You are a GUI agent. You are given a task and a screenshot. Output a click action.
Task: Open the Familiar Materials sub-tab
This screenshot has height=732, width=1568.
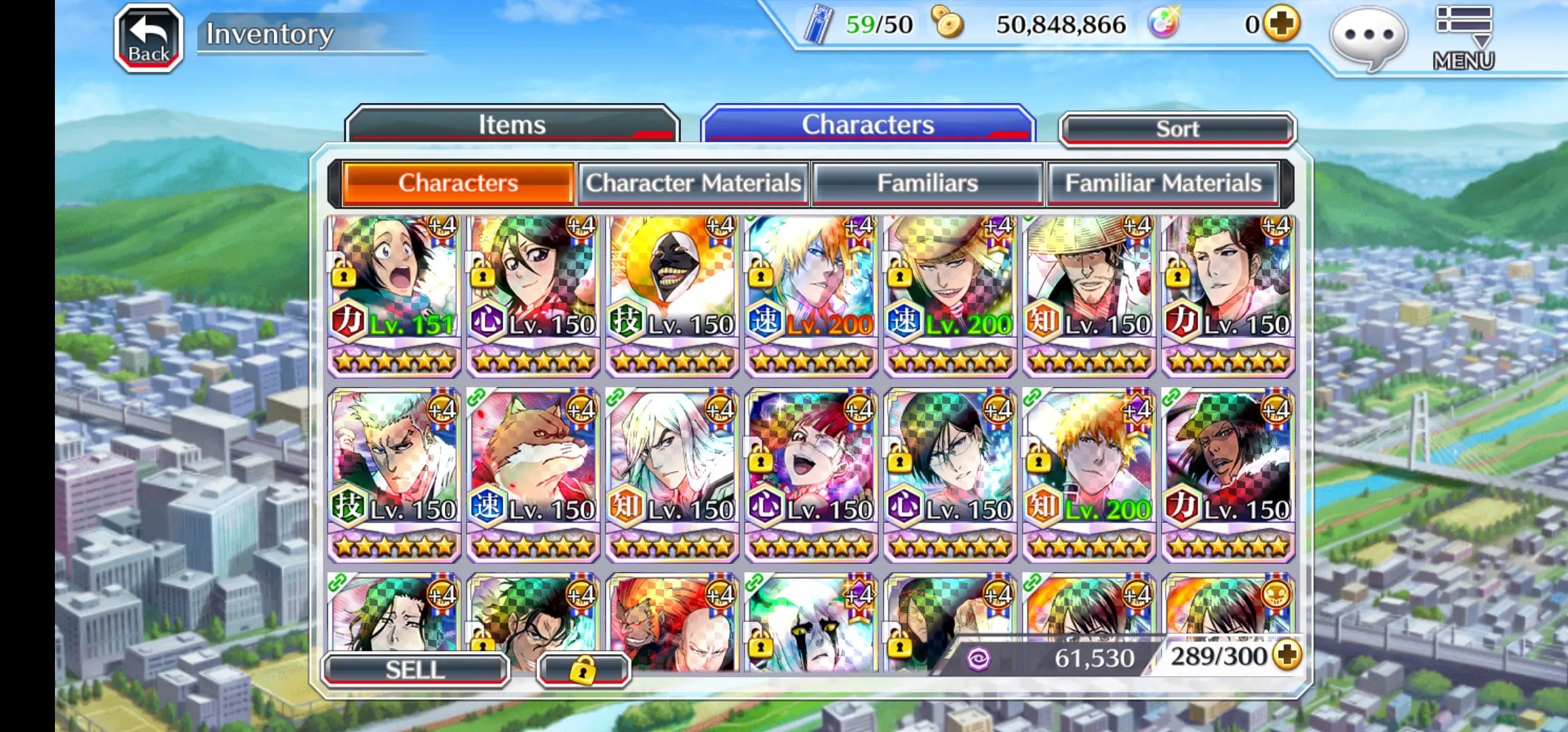click(1162, 183)
